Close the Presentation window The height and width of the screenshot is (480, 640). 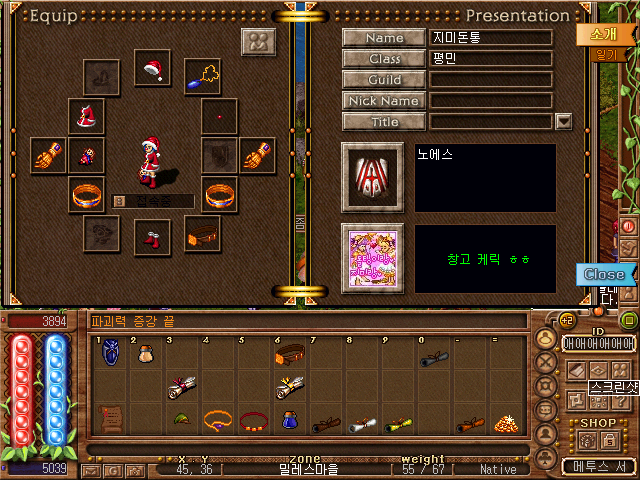click(604, 274)
